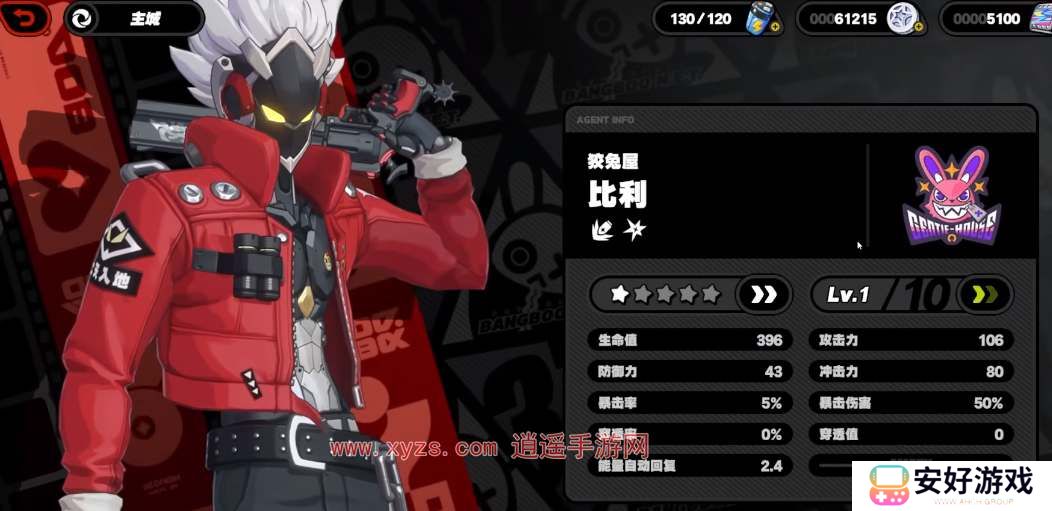Open the 主城 main city shortcut
1052x511 pixels.
pos(133,18)
